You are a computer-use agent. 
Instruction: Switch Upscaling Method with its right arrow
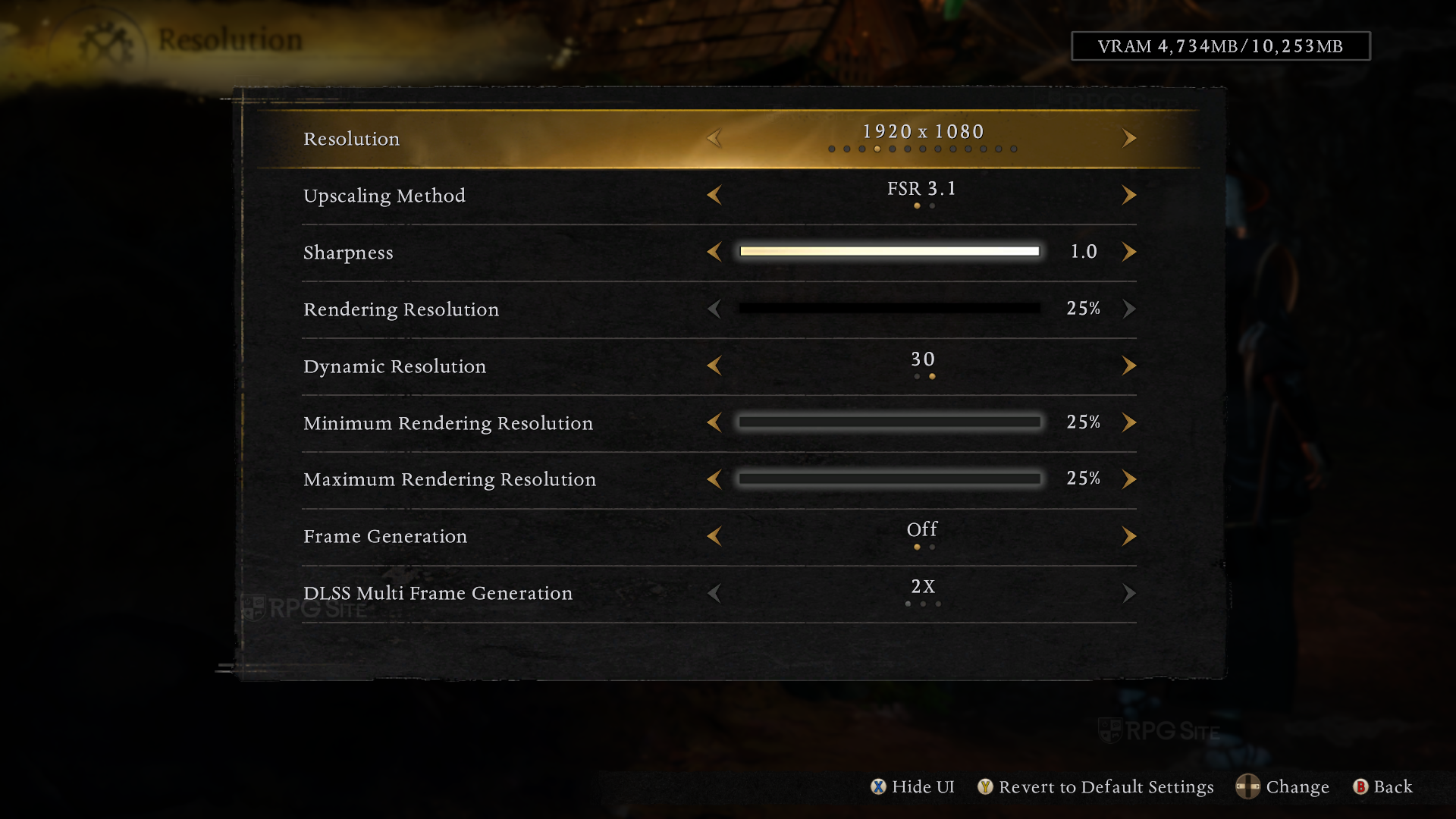[x=1128, y=195]
